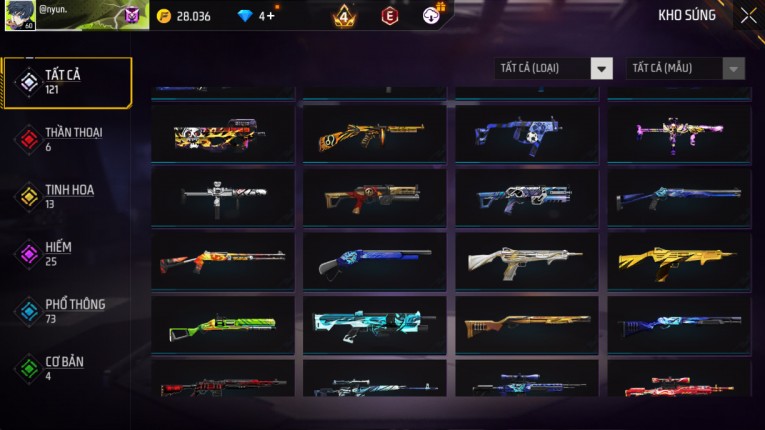Close the KHO SÚNG screen

(748, 16)
